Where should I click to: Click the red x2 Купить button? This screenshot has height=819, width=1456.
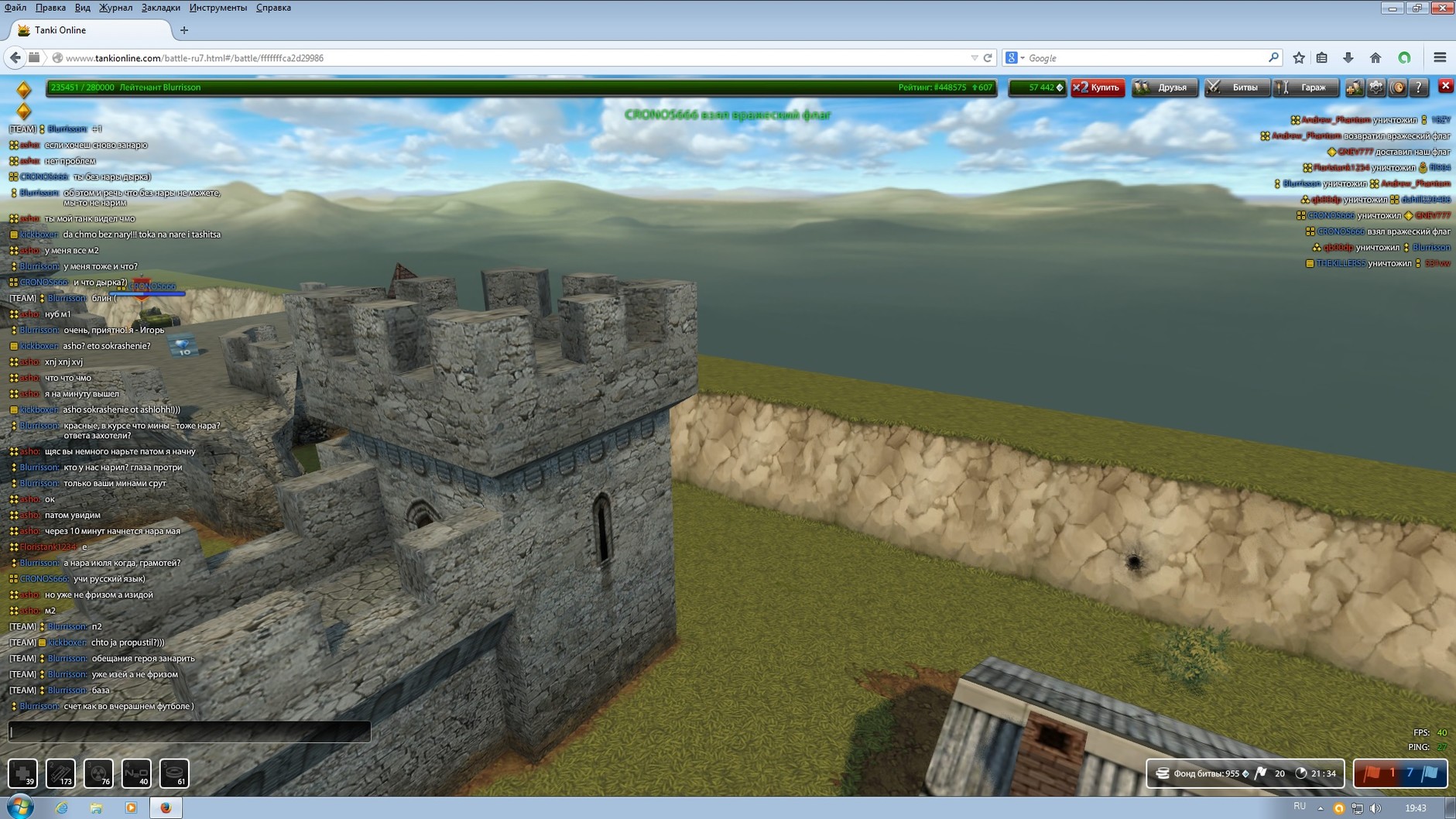pyautogui.click(x=1098, y=87)
